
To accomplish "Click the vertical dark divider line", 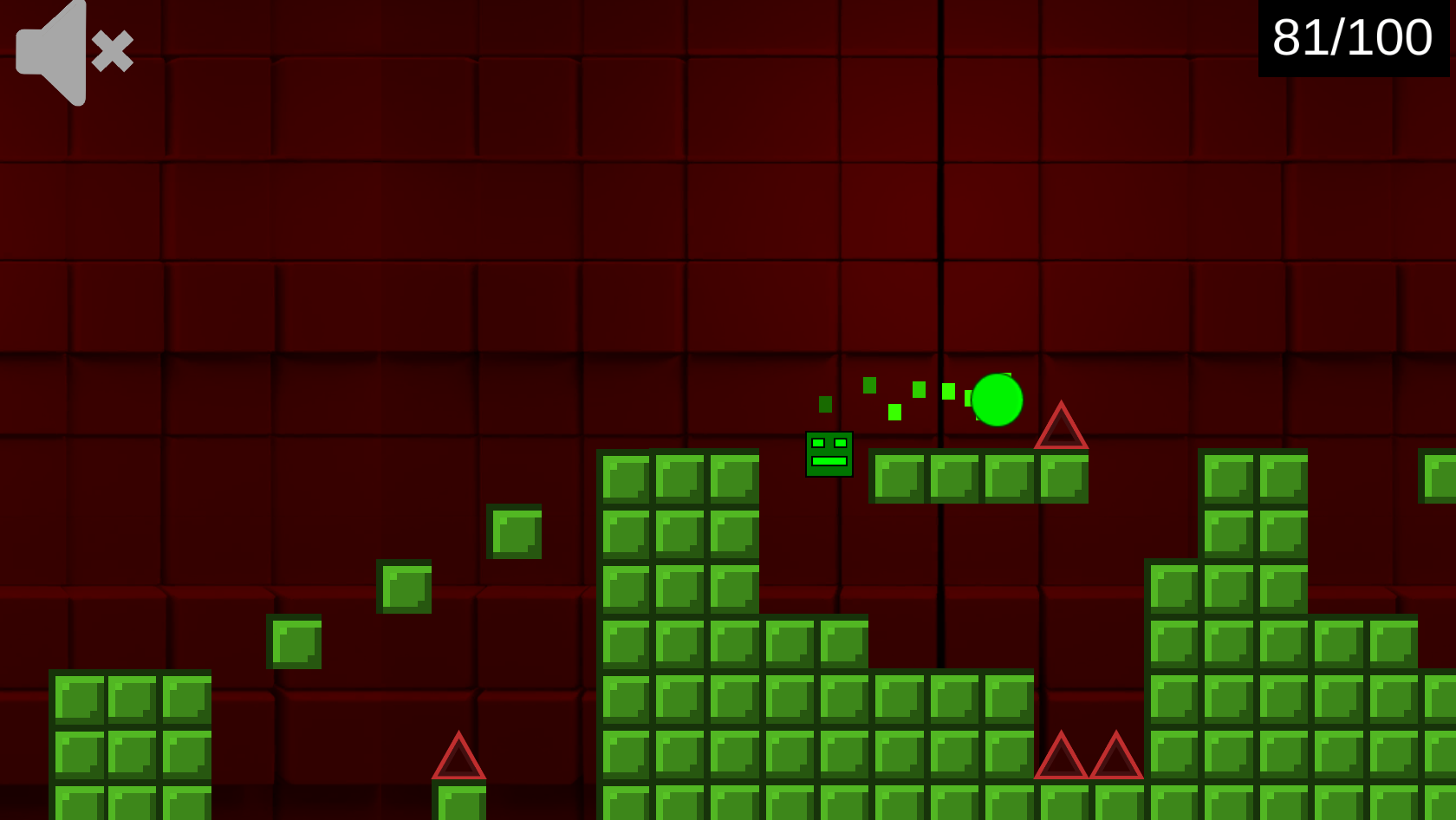I will point(940,217).
